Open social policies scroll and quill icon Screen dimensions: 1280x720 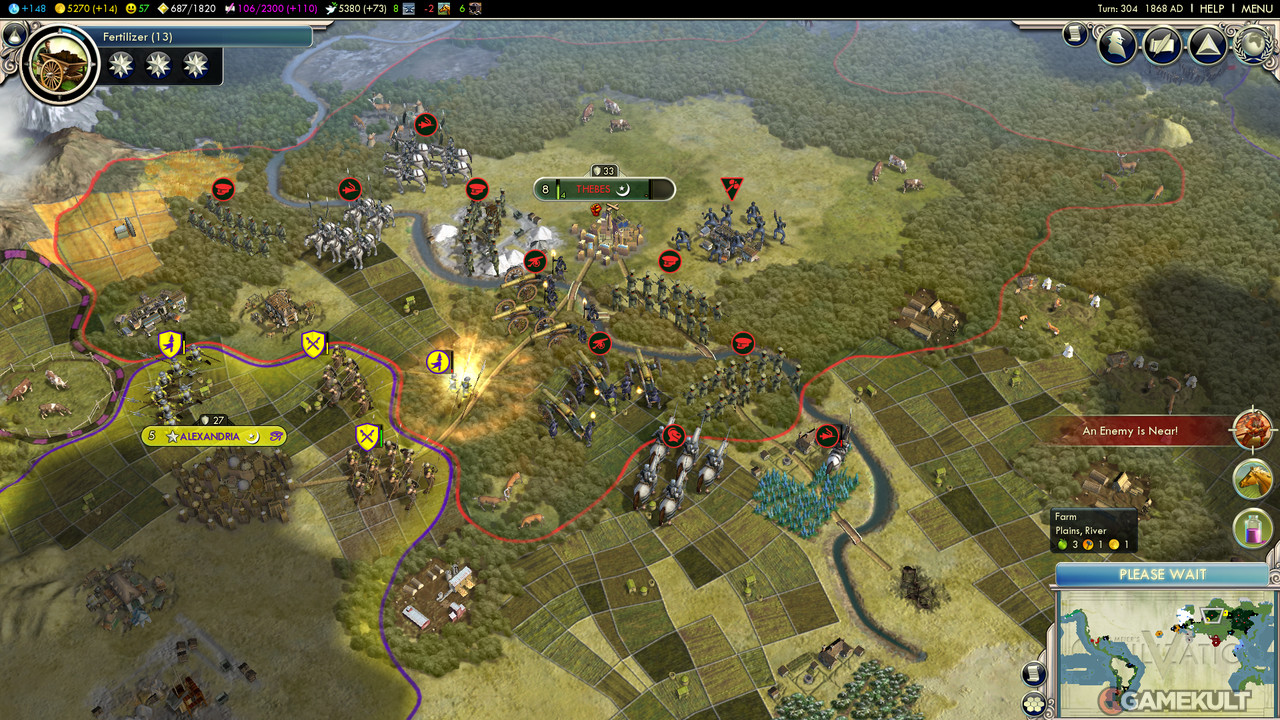click(1162, 45)
